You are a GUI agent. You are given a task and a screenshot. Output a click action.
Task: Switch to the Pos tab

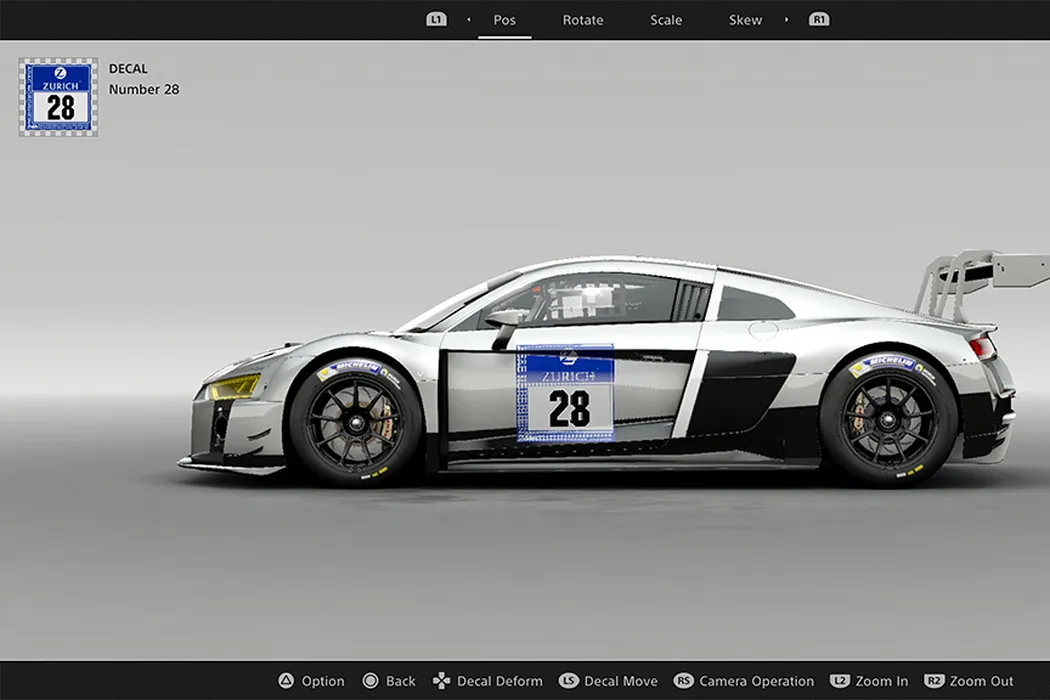point(504,20)
